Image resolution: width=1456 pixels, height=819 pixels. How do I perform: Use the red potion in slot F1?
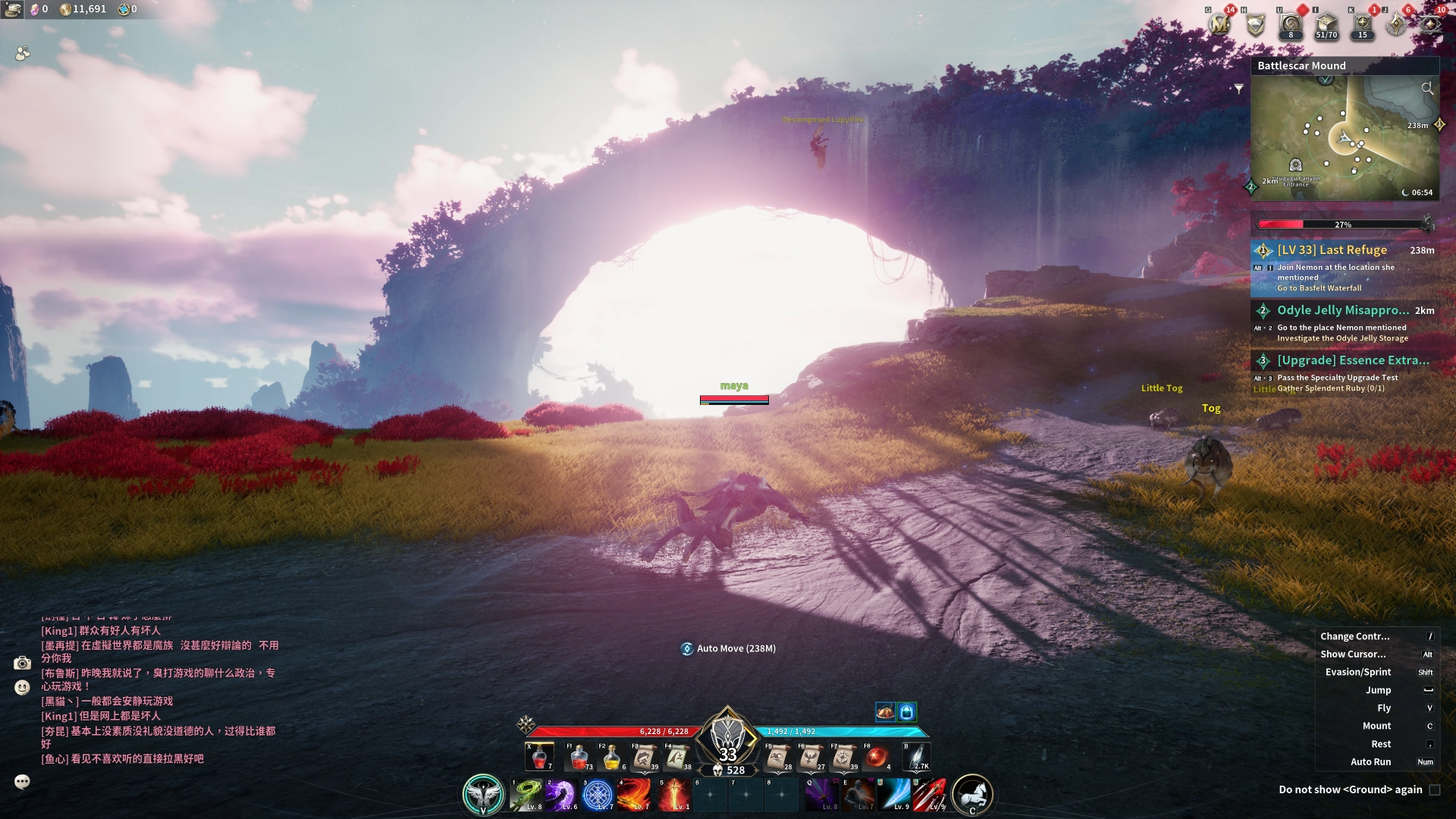(579, 757)
